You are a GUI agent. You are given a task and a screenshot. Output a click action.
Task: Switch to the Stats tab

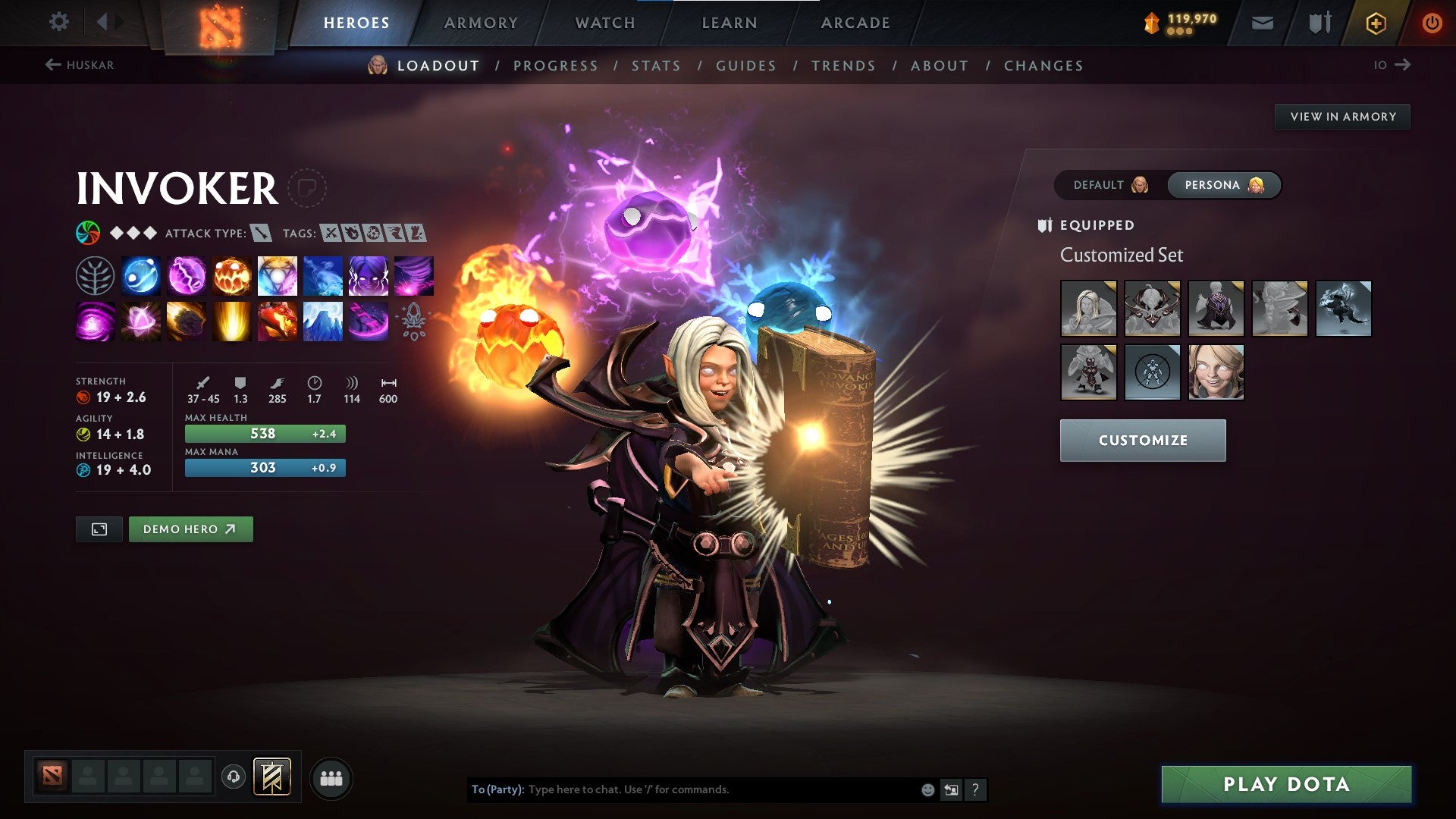tap(656, 66)
